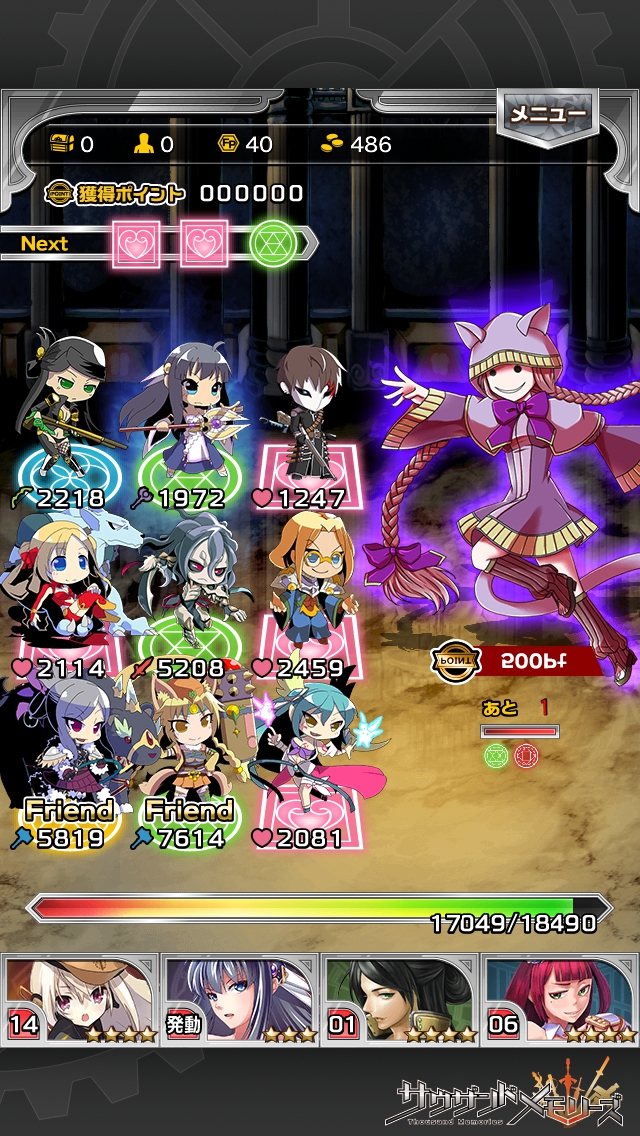Image resolution: width=640 pixels, height=1136 pixels.
Task: Select the black-haired portrait skill showing 01
Action: point(400,999)
